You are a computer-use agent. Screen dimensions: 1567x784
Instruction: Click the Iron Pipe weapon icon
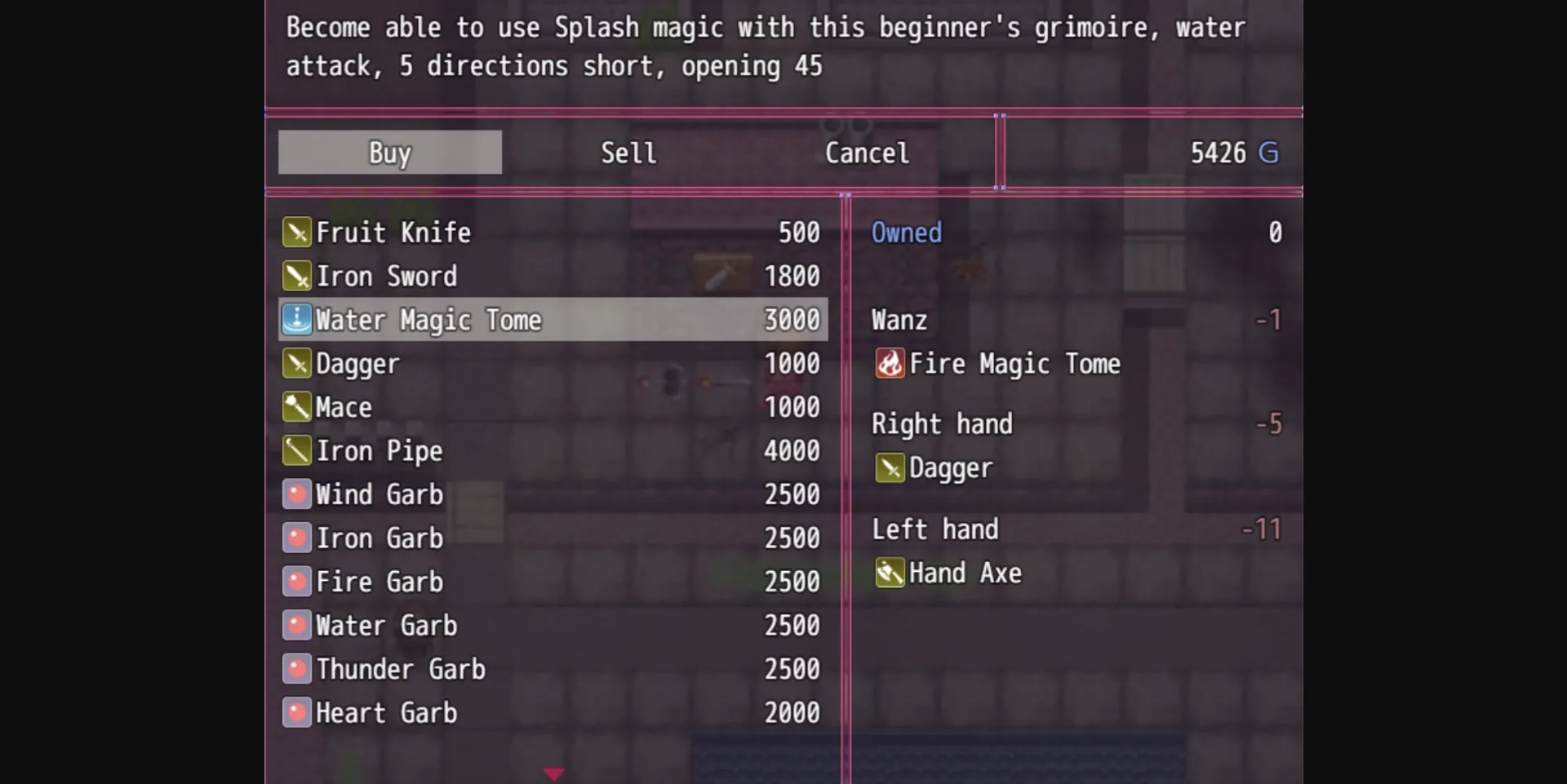(x=296, y=451)
